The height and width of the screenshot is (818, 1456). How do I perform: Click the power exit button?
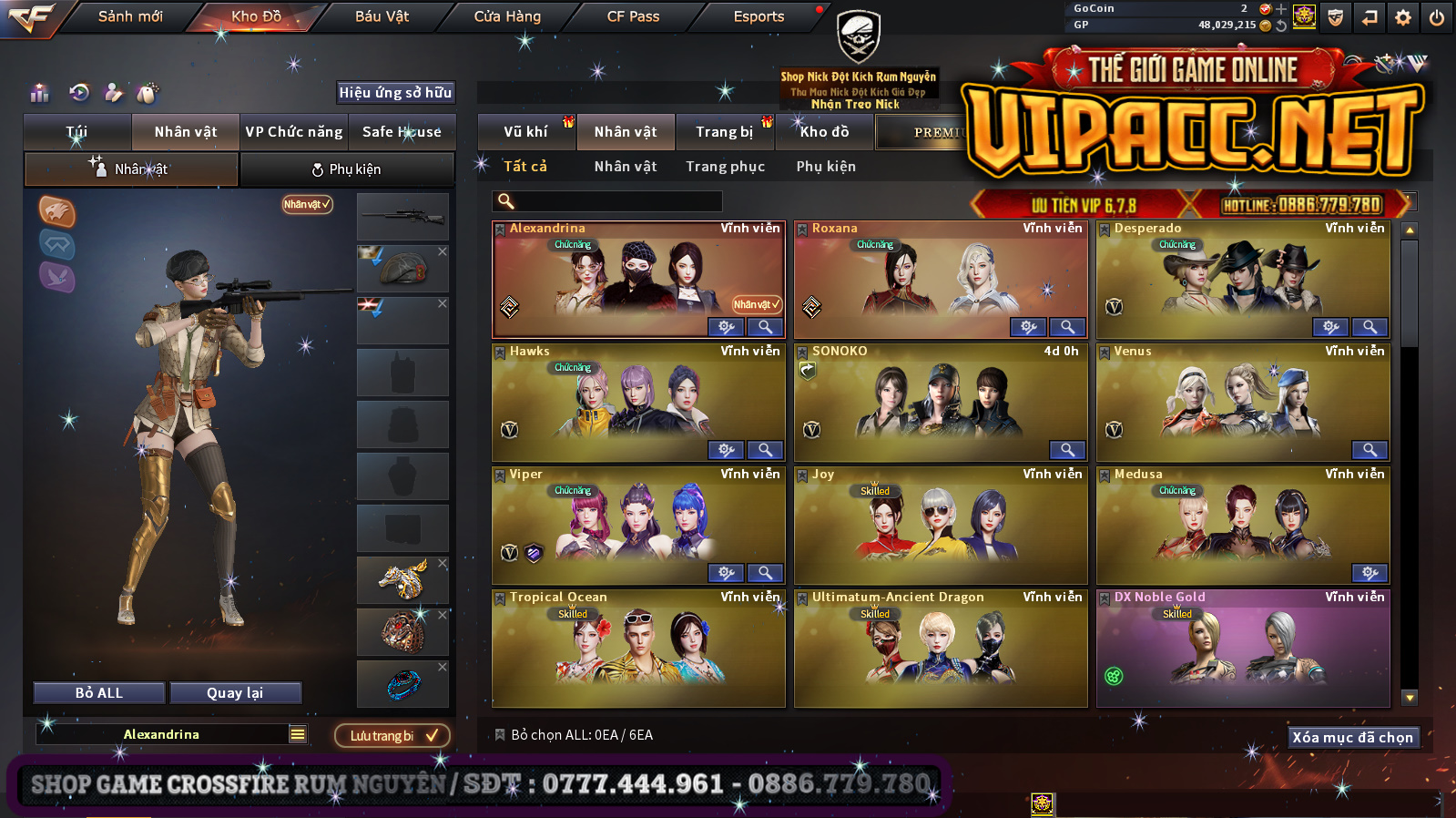pyautogui.click(x=1437, y=17)
